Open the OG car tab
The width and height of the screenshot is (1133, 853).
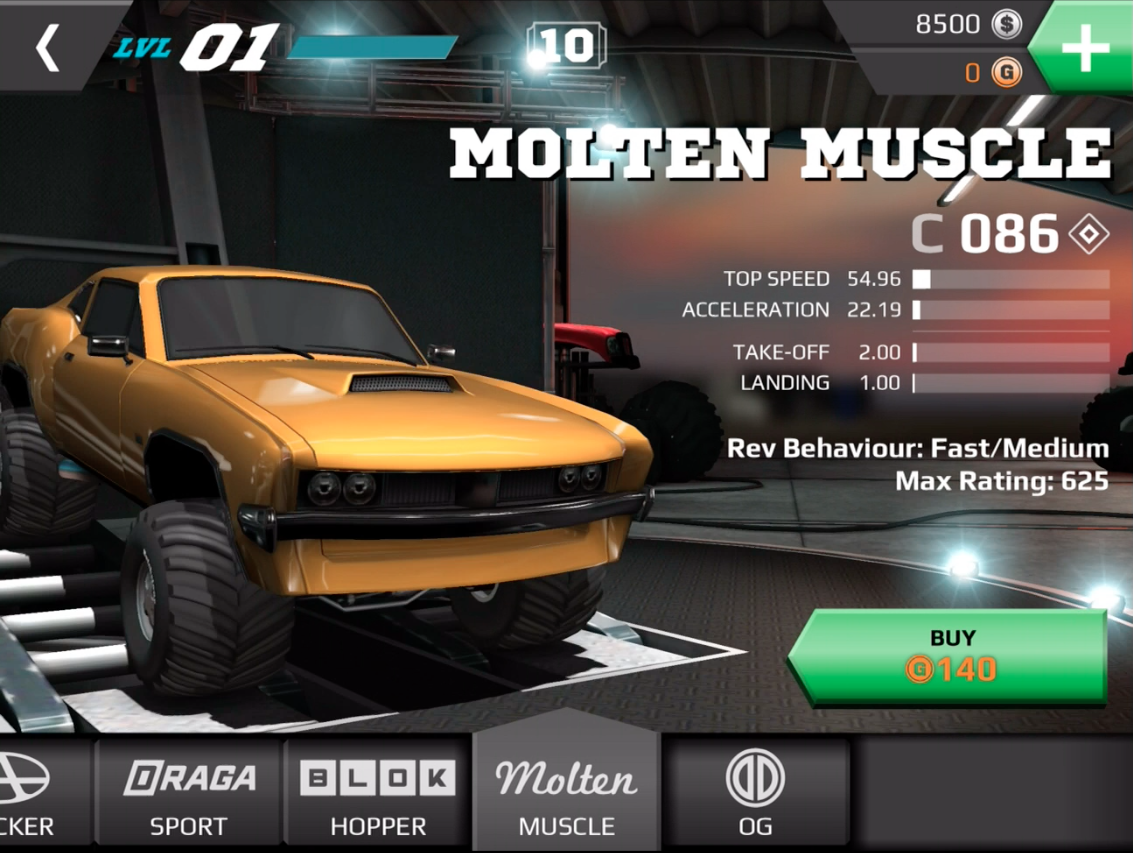[755, 796]
